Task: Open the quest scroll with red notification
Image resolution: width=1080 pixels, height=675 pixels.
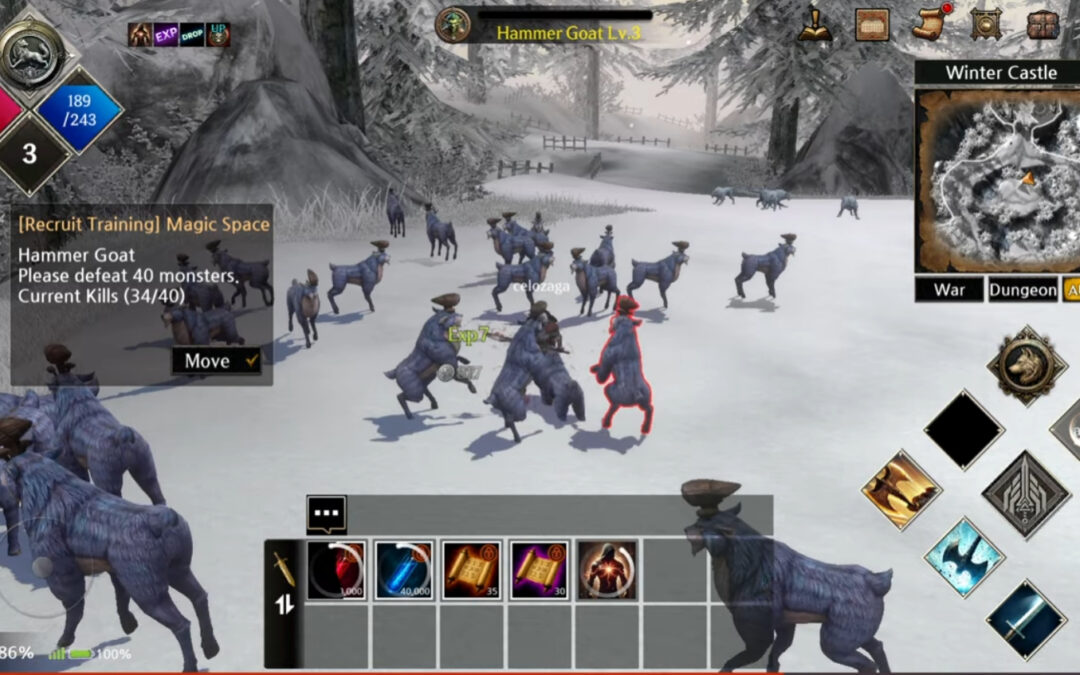Action: click(x=929, y=24)
